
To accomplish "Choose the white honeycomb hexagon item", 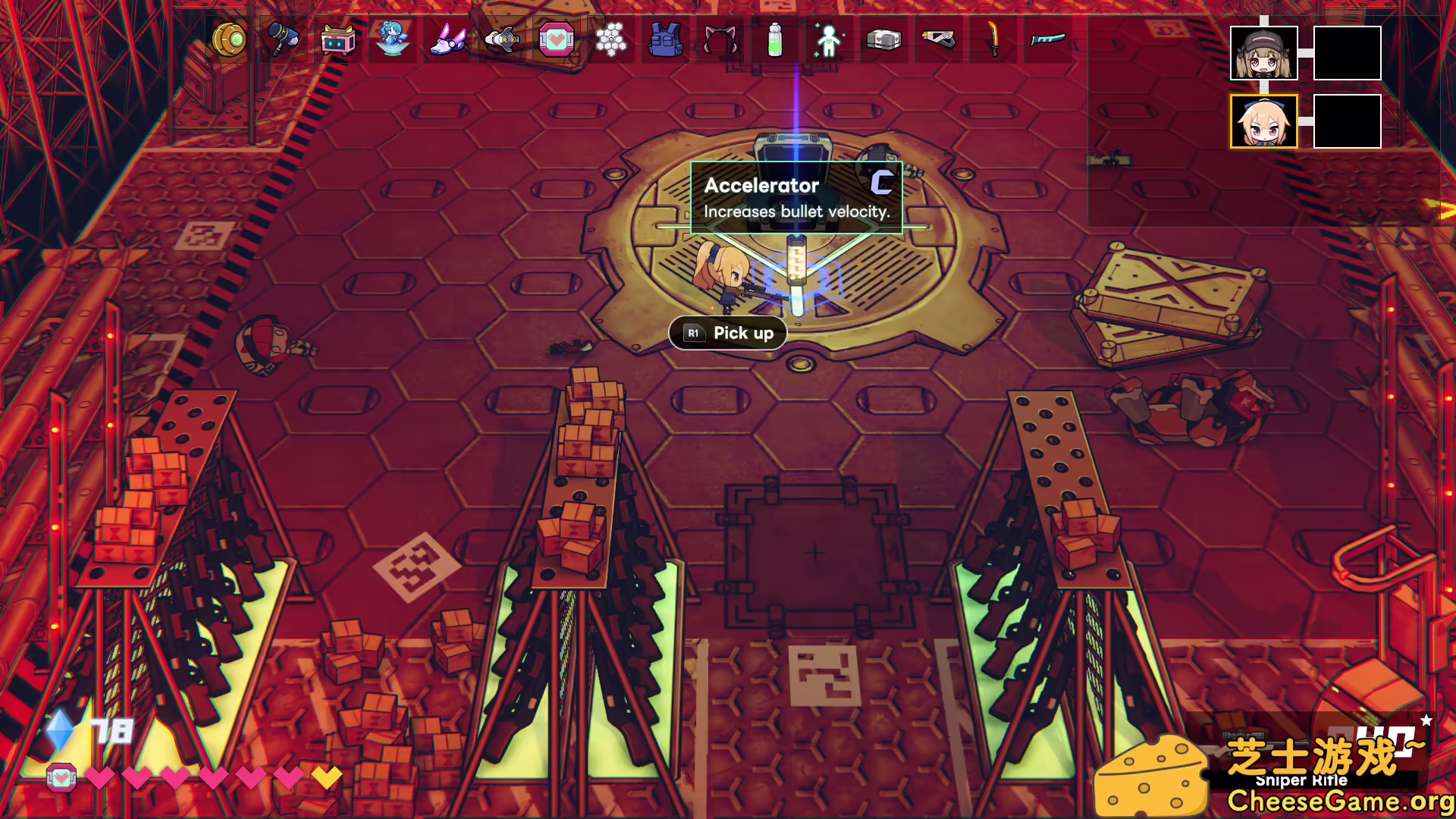I will 610,39.
